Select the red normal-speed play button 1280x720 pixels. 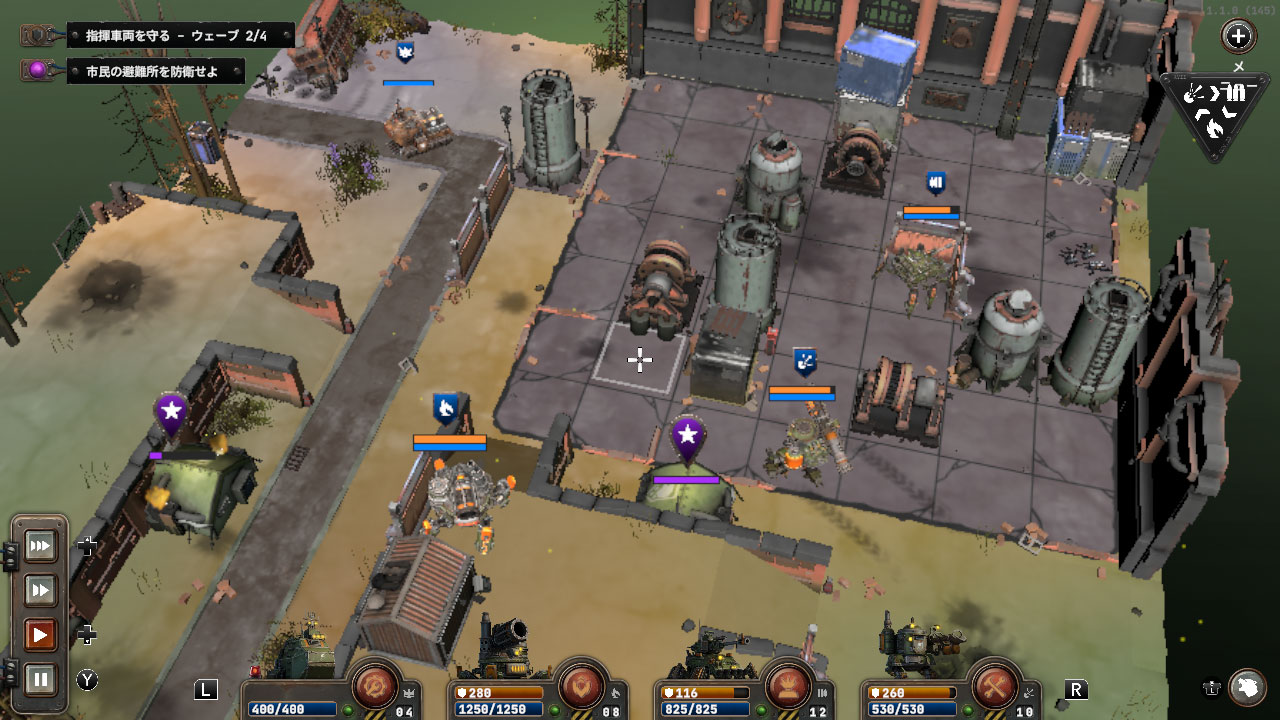41,635
